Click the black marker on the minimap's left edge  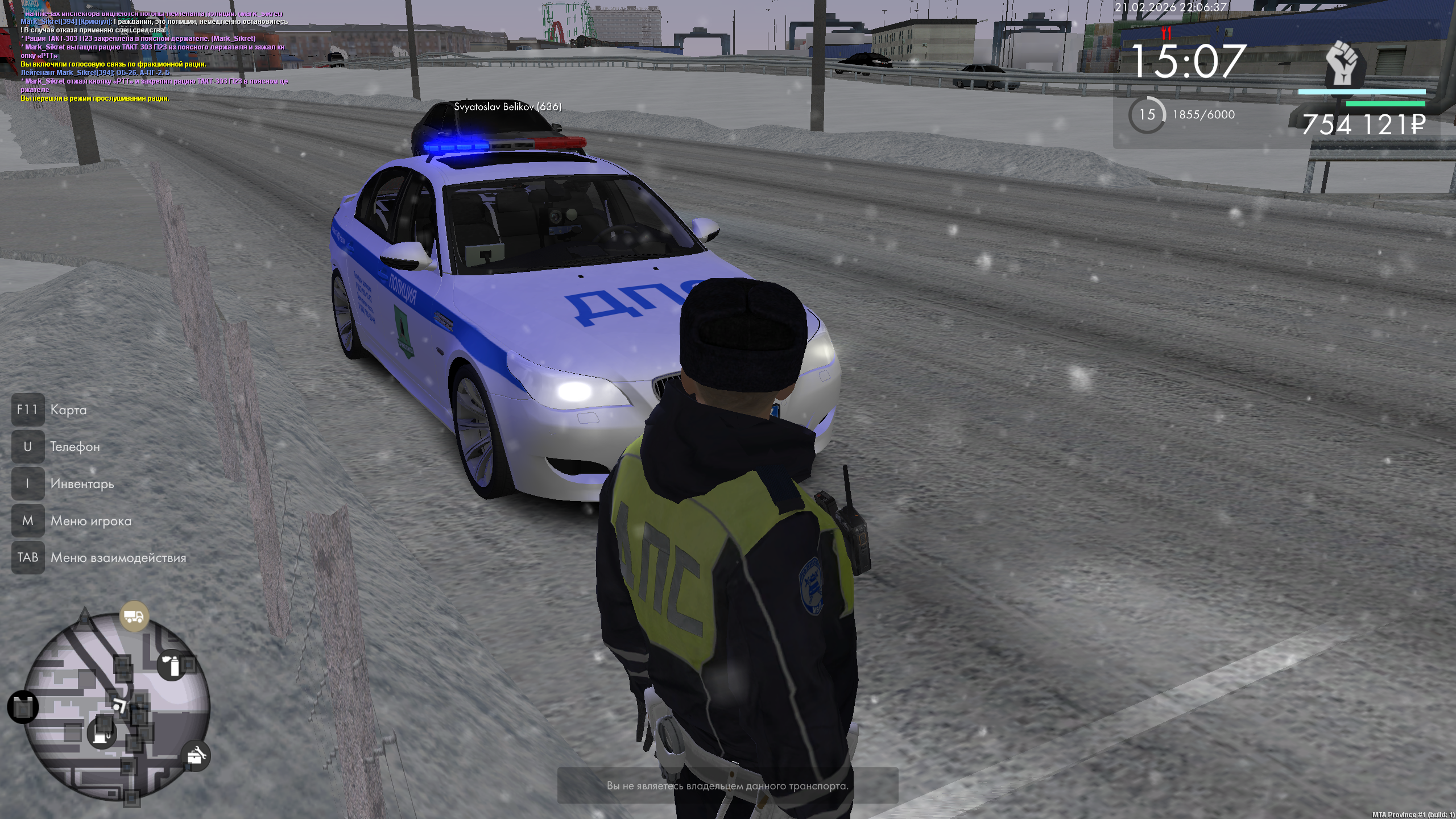(23, 708)
